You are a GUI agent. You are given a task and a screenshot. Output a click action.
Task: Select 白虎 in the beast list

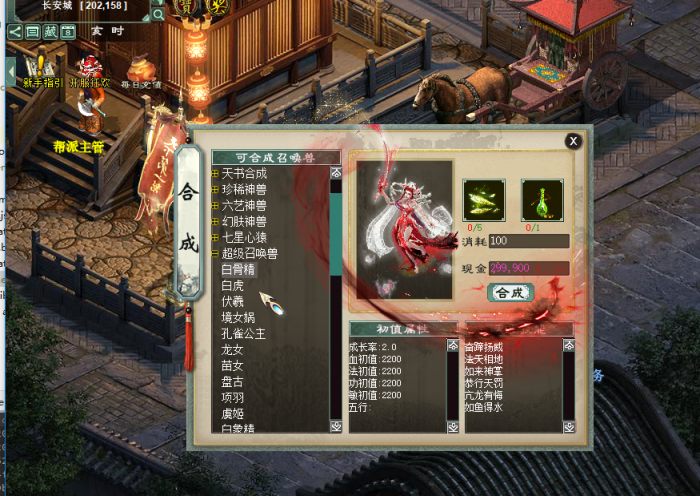(232, 285)
